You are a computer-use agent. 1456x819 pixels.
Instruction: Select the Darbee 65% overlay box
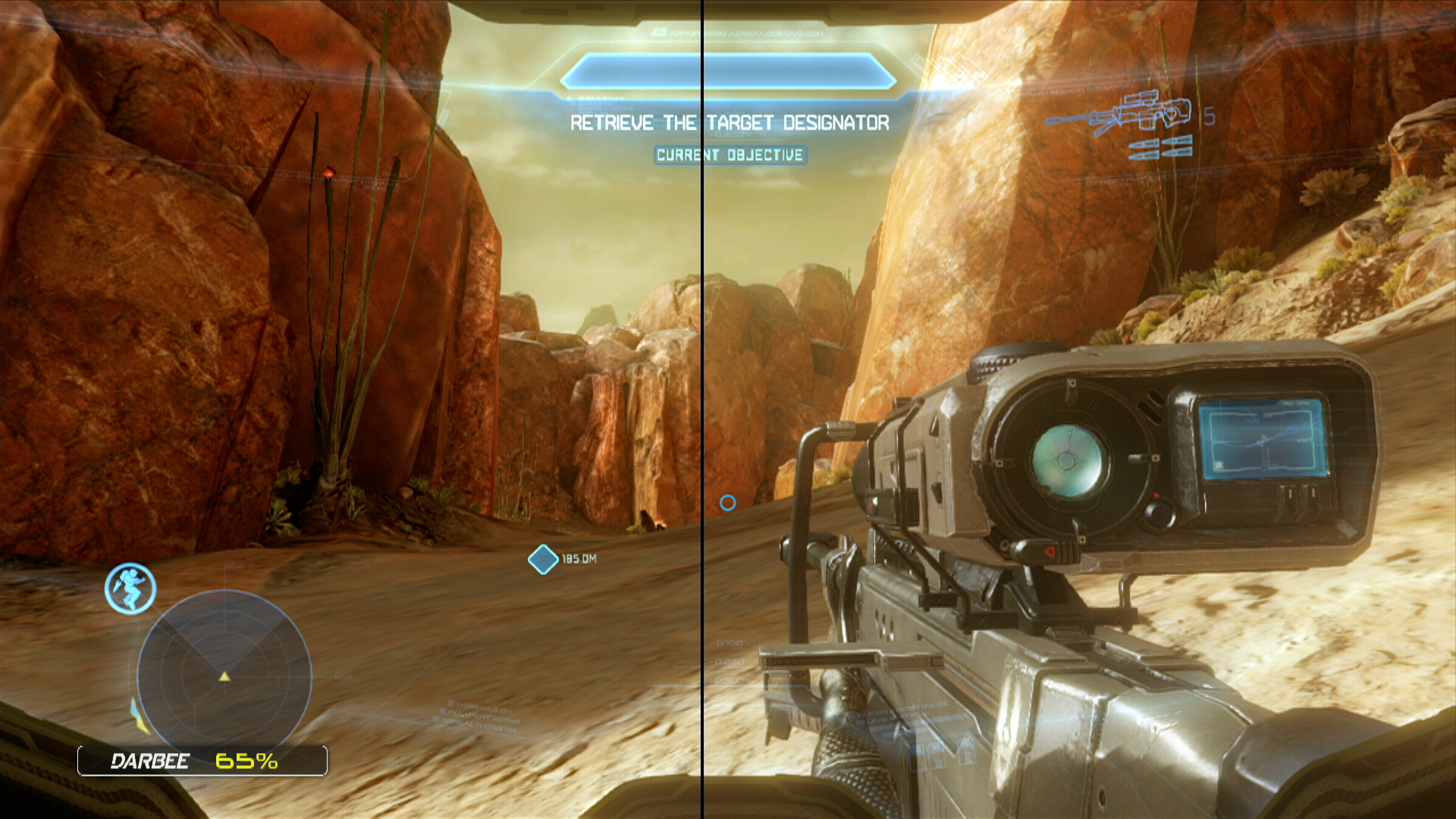[x=202, y=761]
